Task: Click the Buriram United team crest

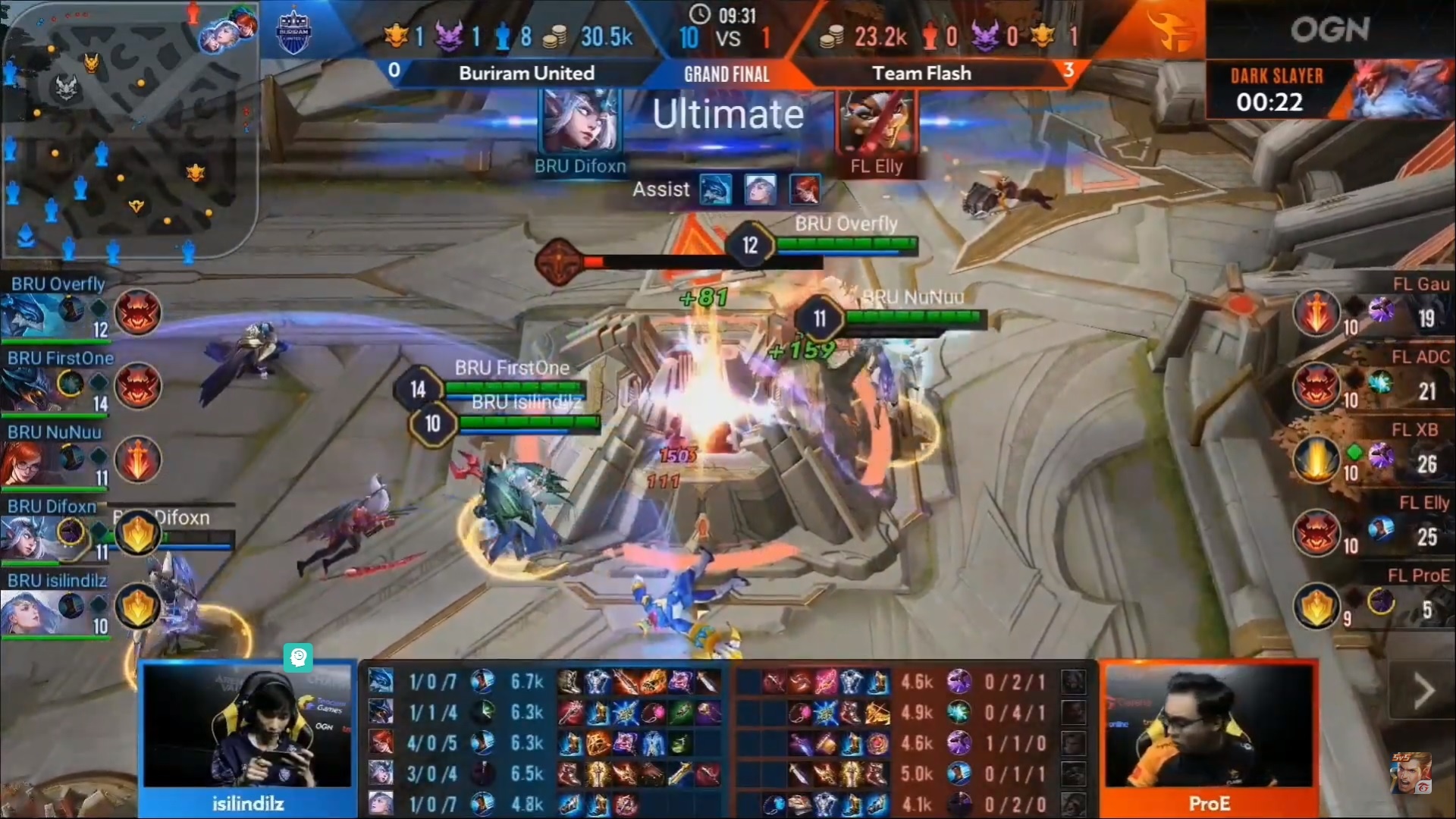Action: coord(293,30)
